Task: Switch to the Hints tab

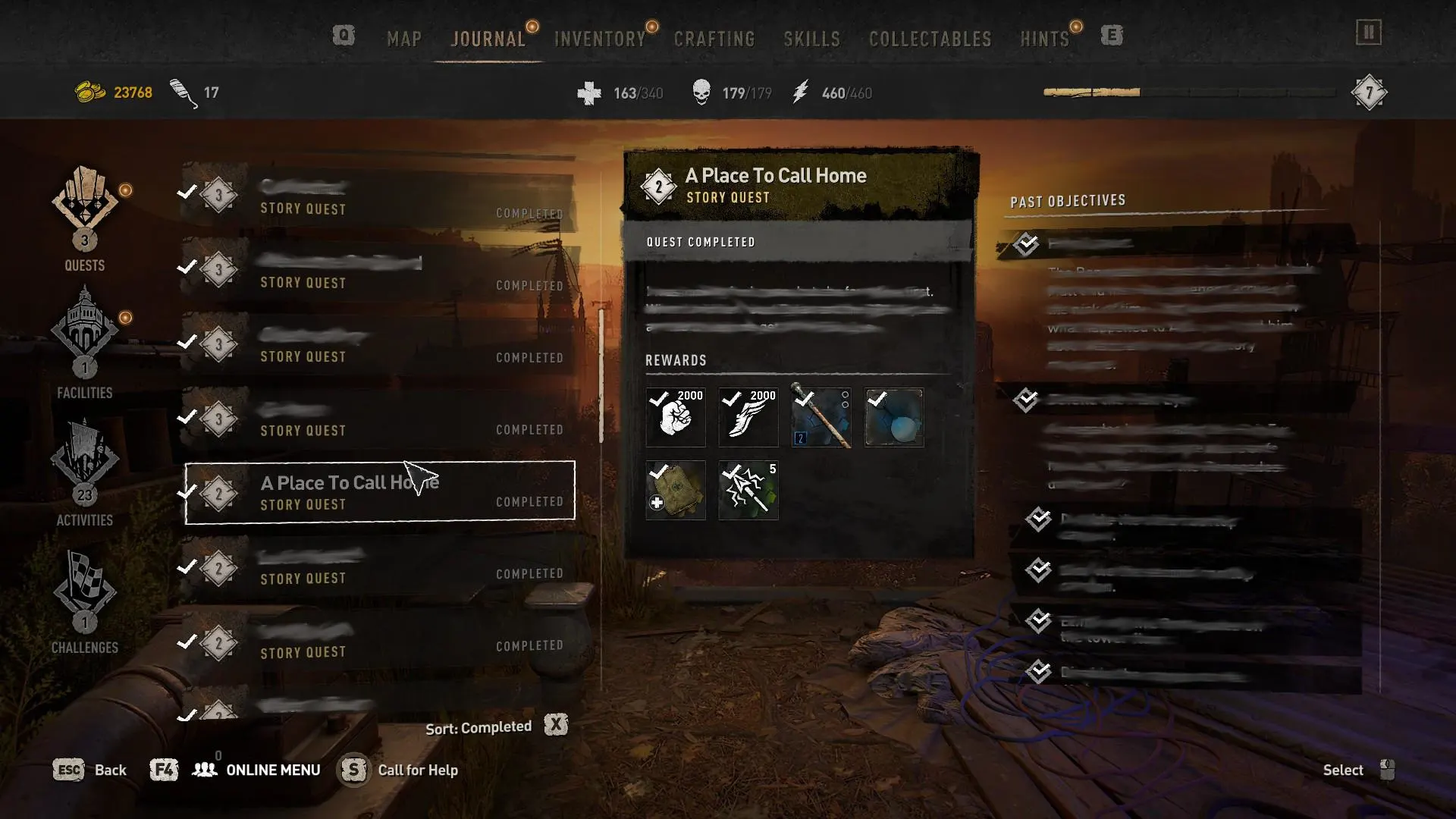Action: click(1044, 39)
